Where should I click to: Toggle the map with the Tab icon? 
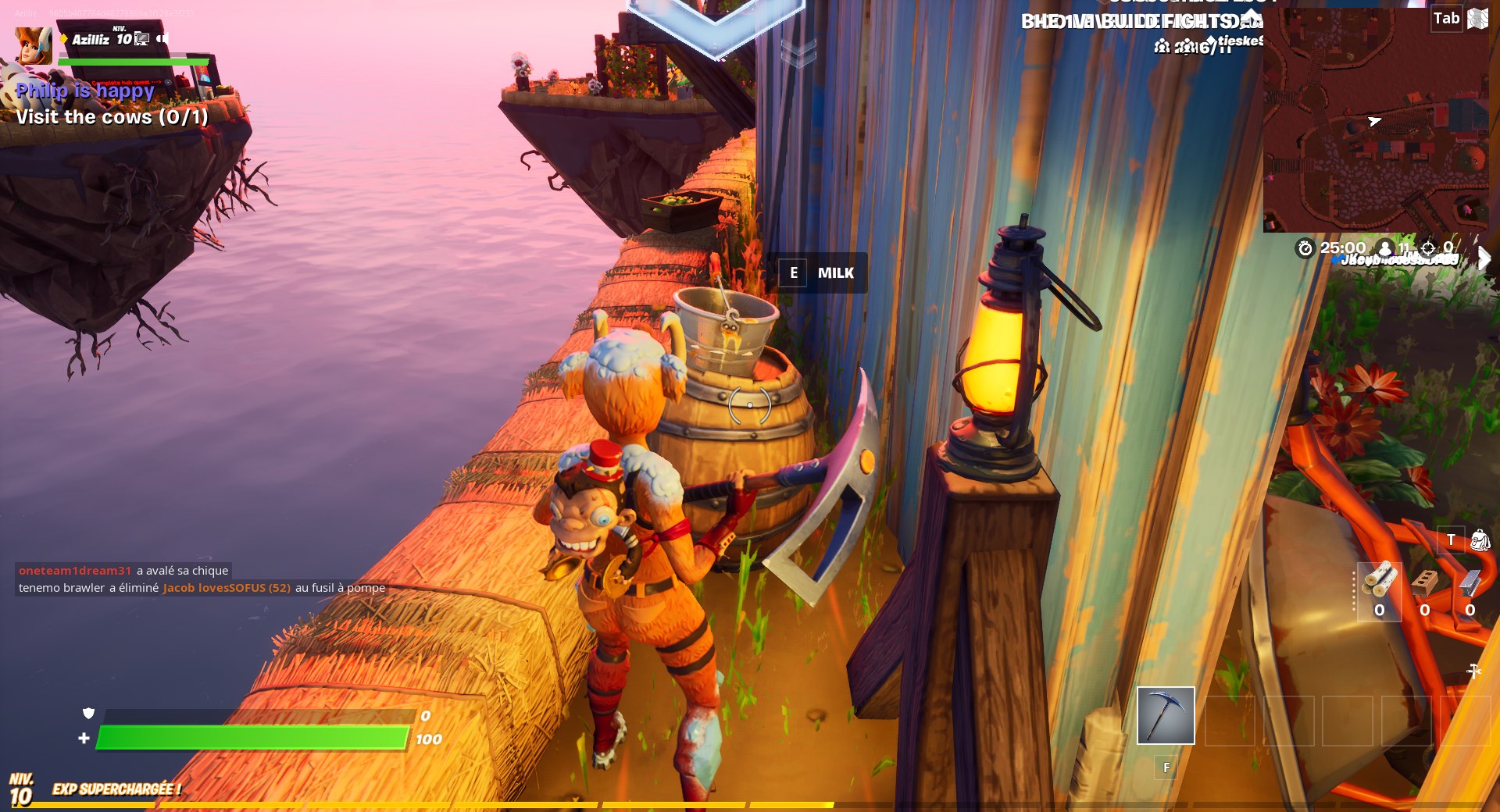click(x=1445, y=18)
